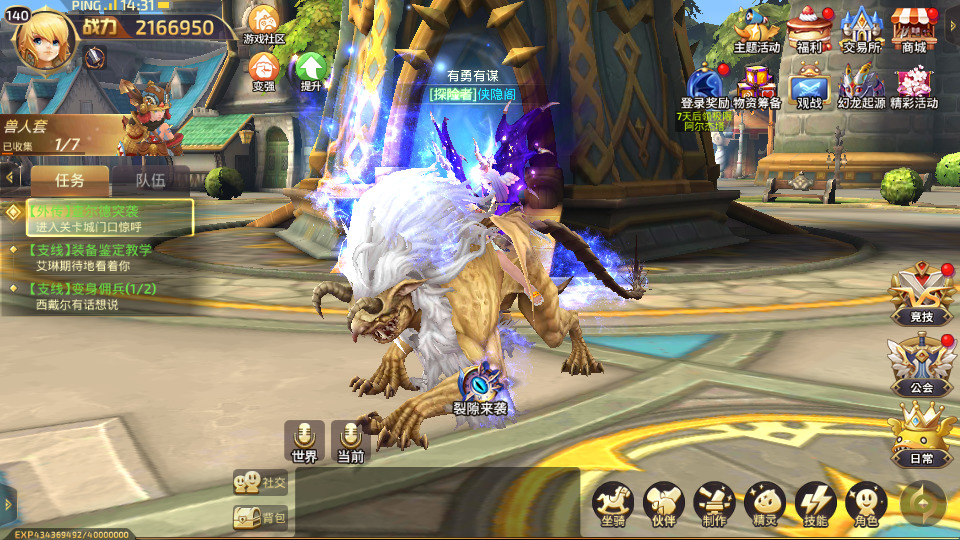960x540 pixels.
Task: Open the 交易所 trading exchange
Action: coord(861,26)
